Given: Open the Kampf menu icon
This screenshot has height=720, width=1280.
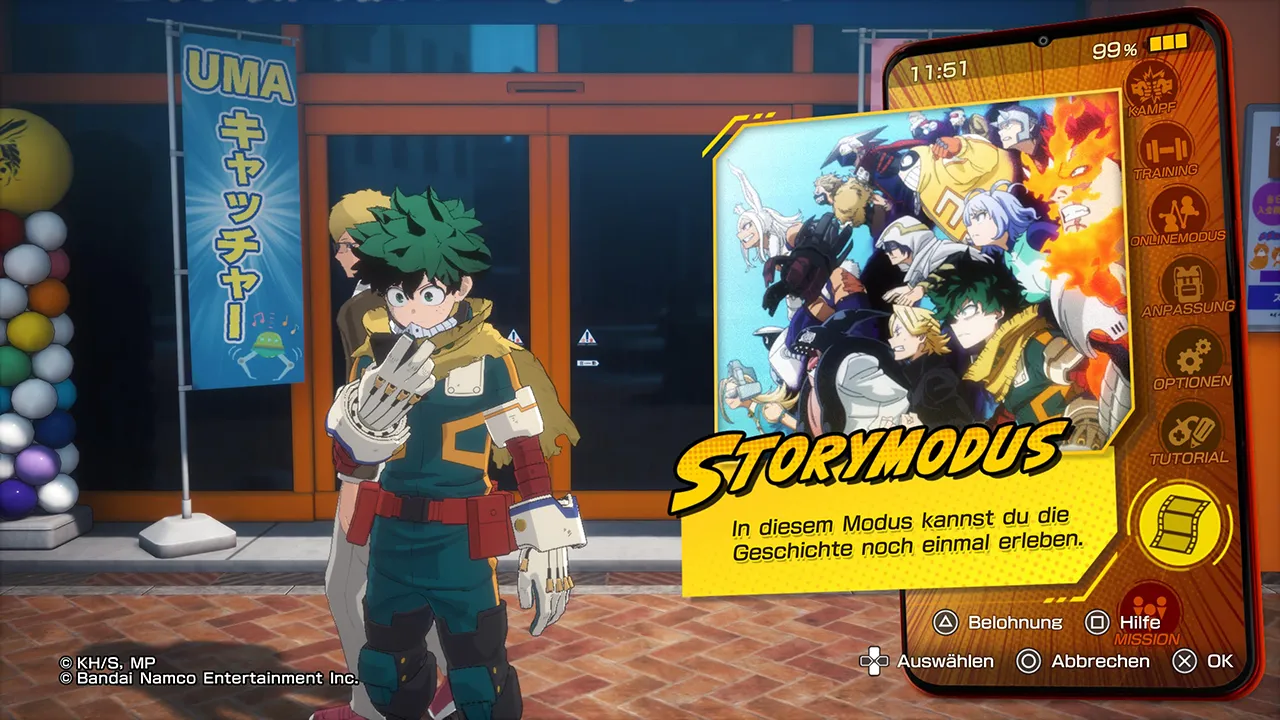Looking at the screenshot, I should point(1151,83).
